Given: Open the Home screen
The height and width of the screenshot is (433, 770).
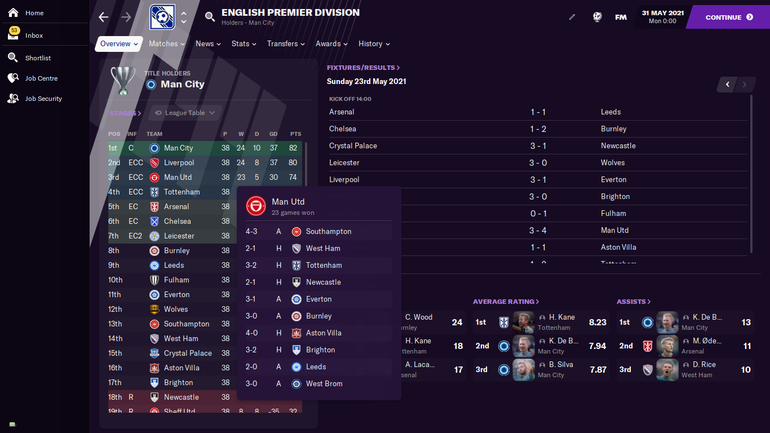Looking at the screenshot, I should pyautogui.click(x=33, y=13).
